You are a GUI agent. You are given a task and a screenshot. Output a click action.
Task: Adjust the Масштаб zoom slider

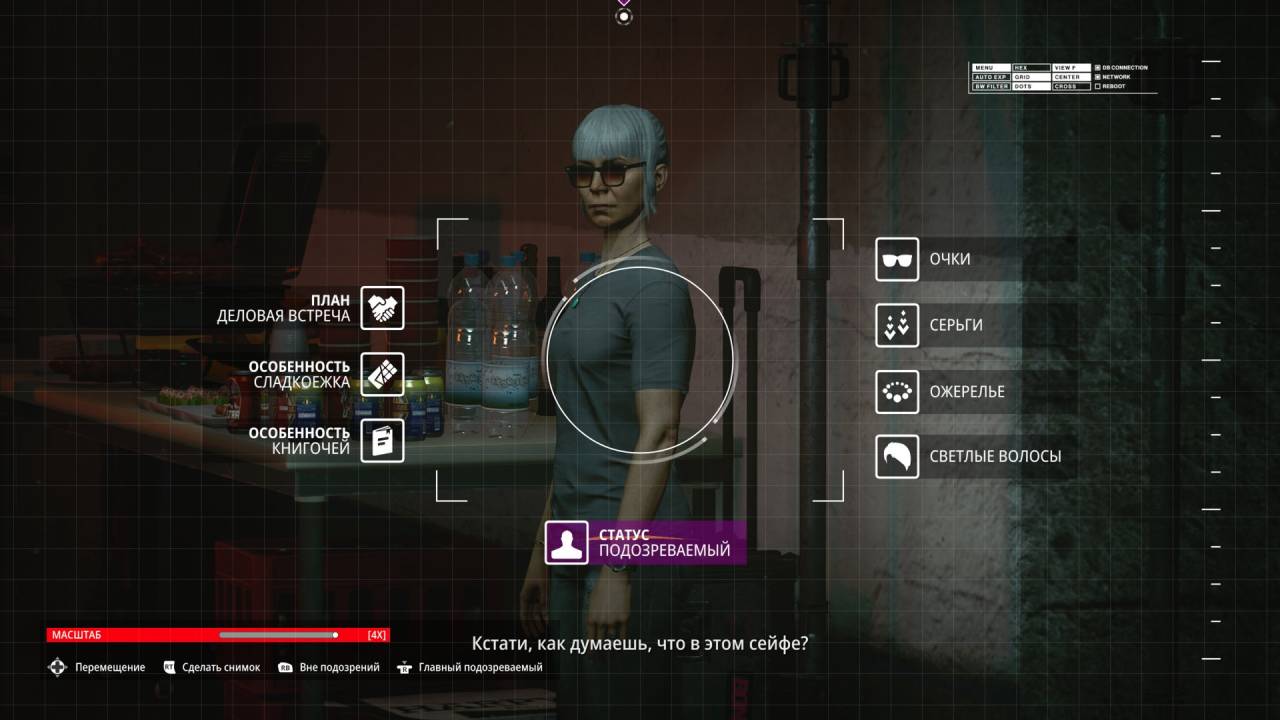coord(335,635)
